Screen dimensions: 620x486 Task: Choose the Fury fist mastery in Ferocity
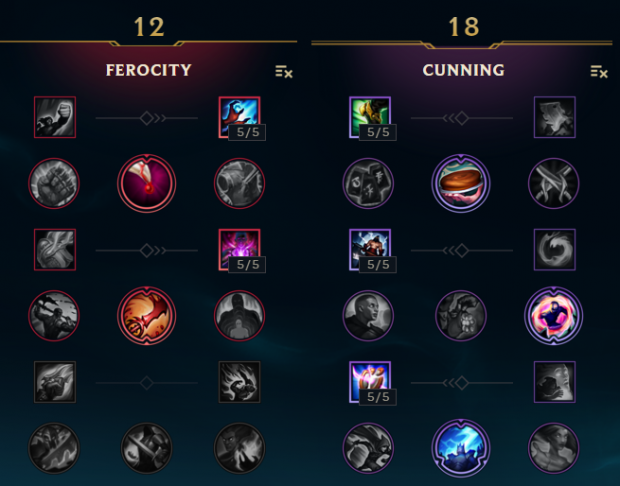52,115
